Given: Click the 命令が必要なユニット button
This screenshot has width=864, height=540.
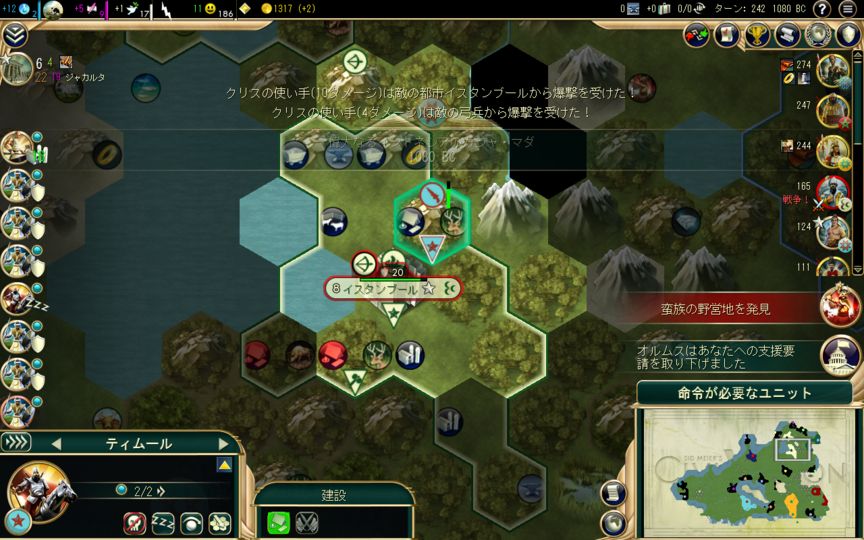Looking at the screenshot, I should click(744, 393).
